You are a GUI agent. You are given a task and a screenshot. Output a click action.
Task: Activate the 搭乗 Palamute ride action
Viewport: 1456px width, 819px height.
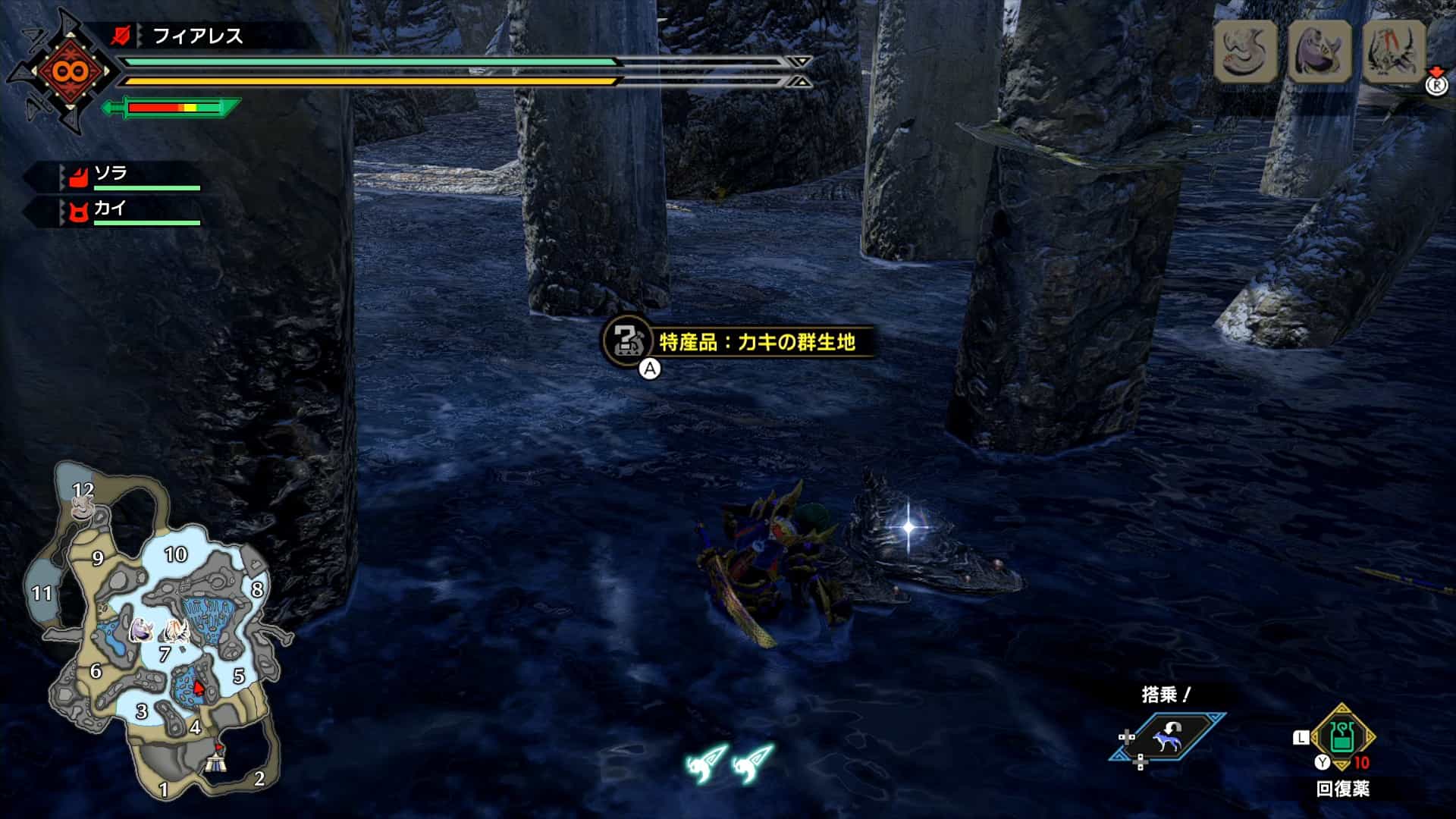[1167, 737]
